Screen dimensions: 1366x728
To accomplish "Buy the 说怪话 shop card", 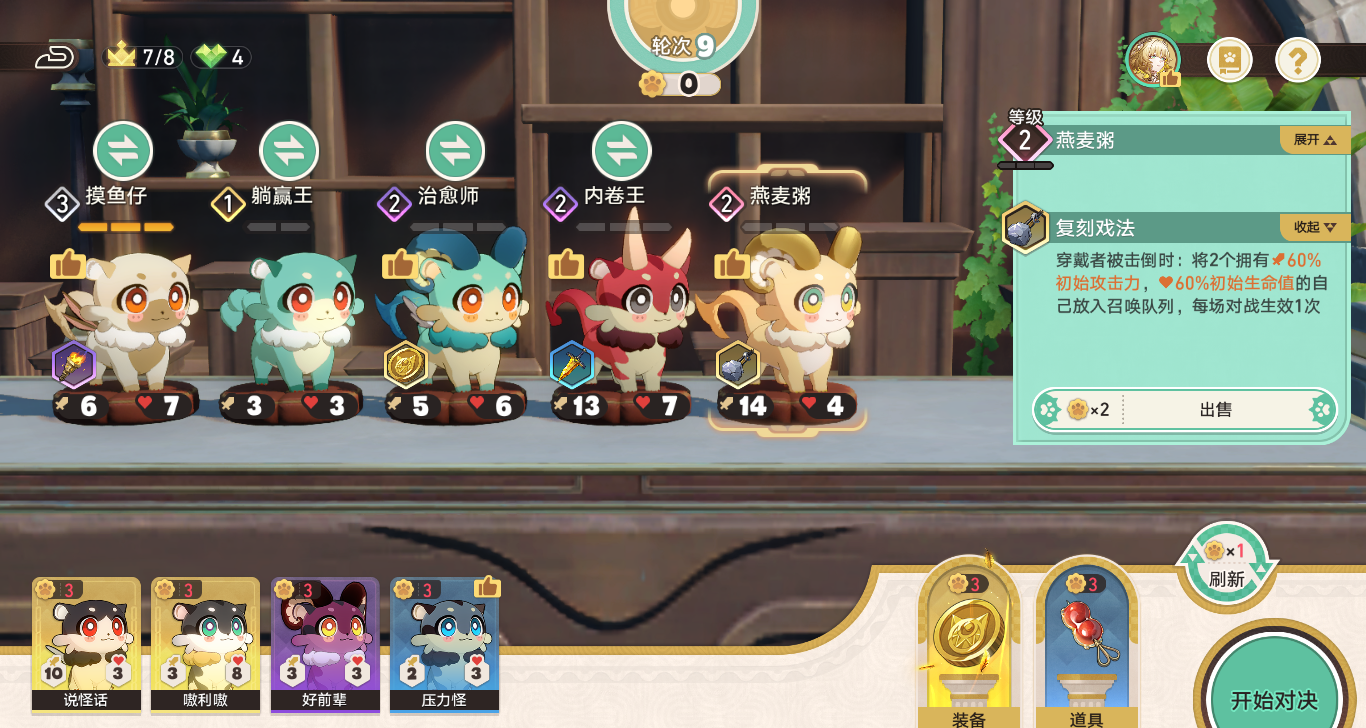I will click(86, 642).
